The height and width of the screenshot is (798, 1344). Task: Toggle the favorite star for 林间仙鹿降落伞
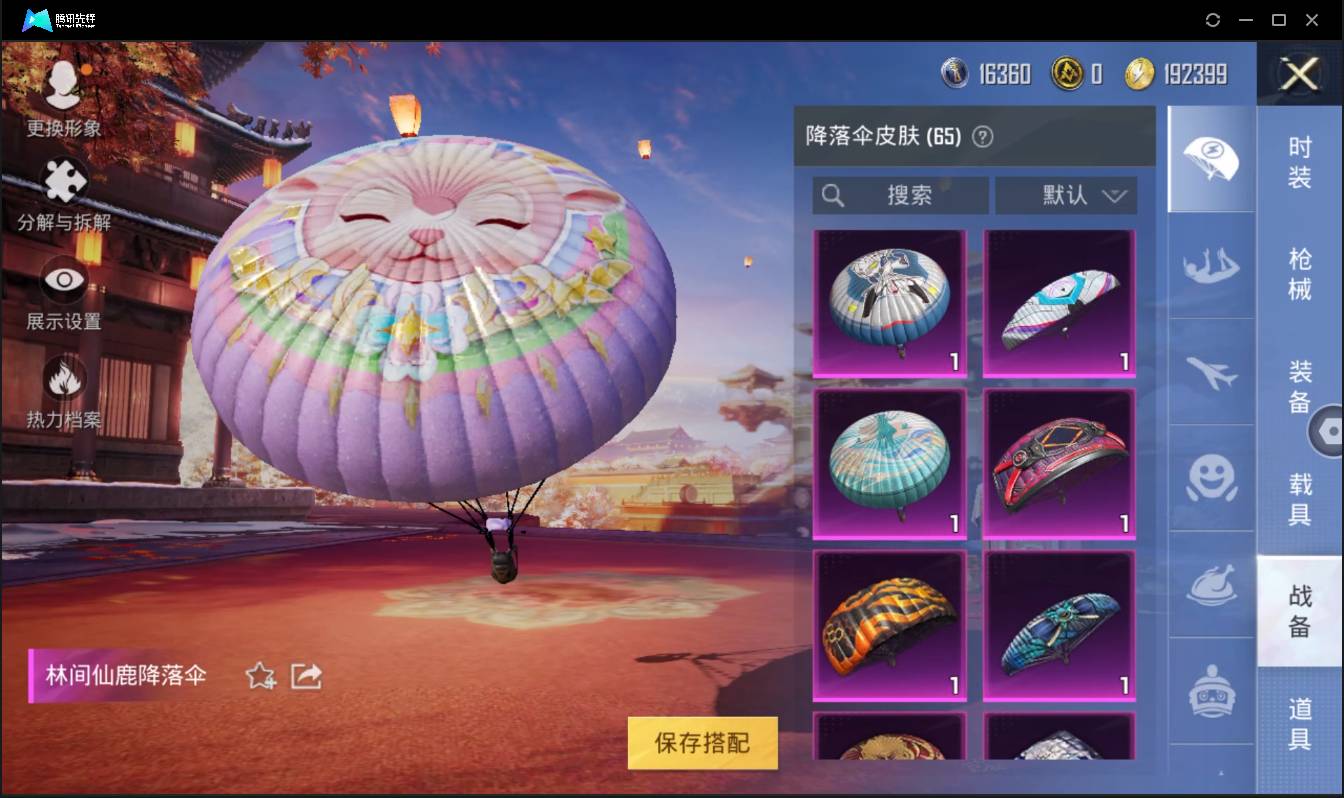[258, 676]
